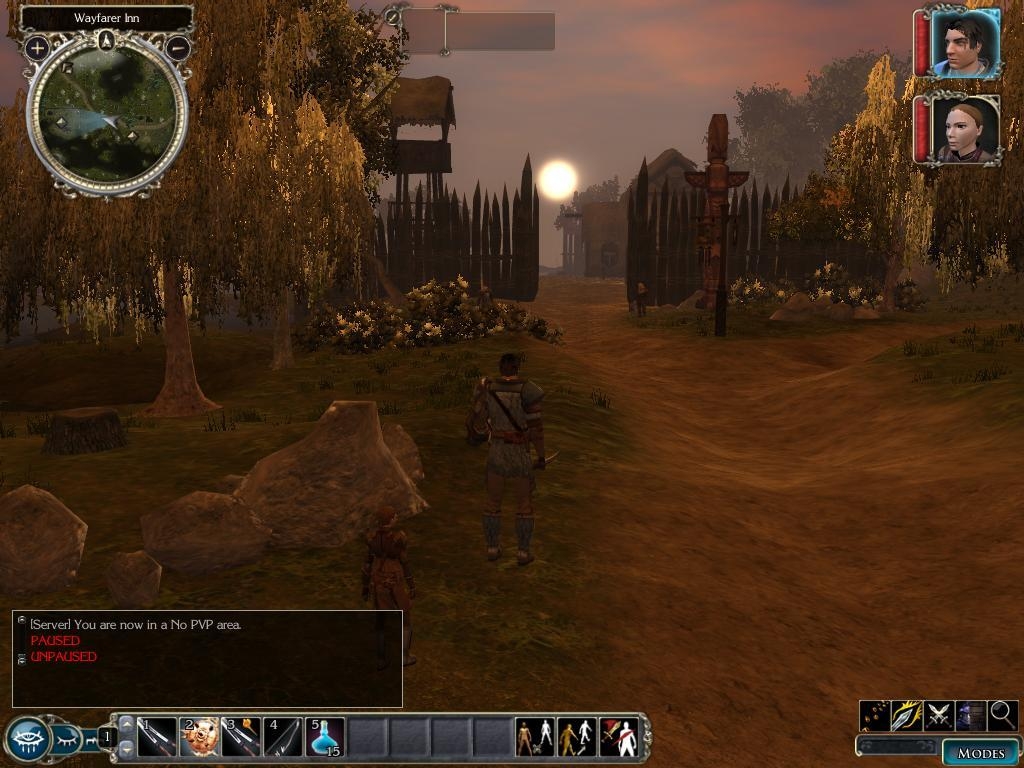
Task: Activate the crossed swords combat mode
Action: tap(939, 715)
